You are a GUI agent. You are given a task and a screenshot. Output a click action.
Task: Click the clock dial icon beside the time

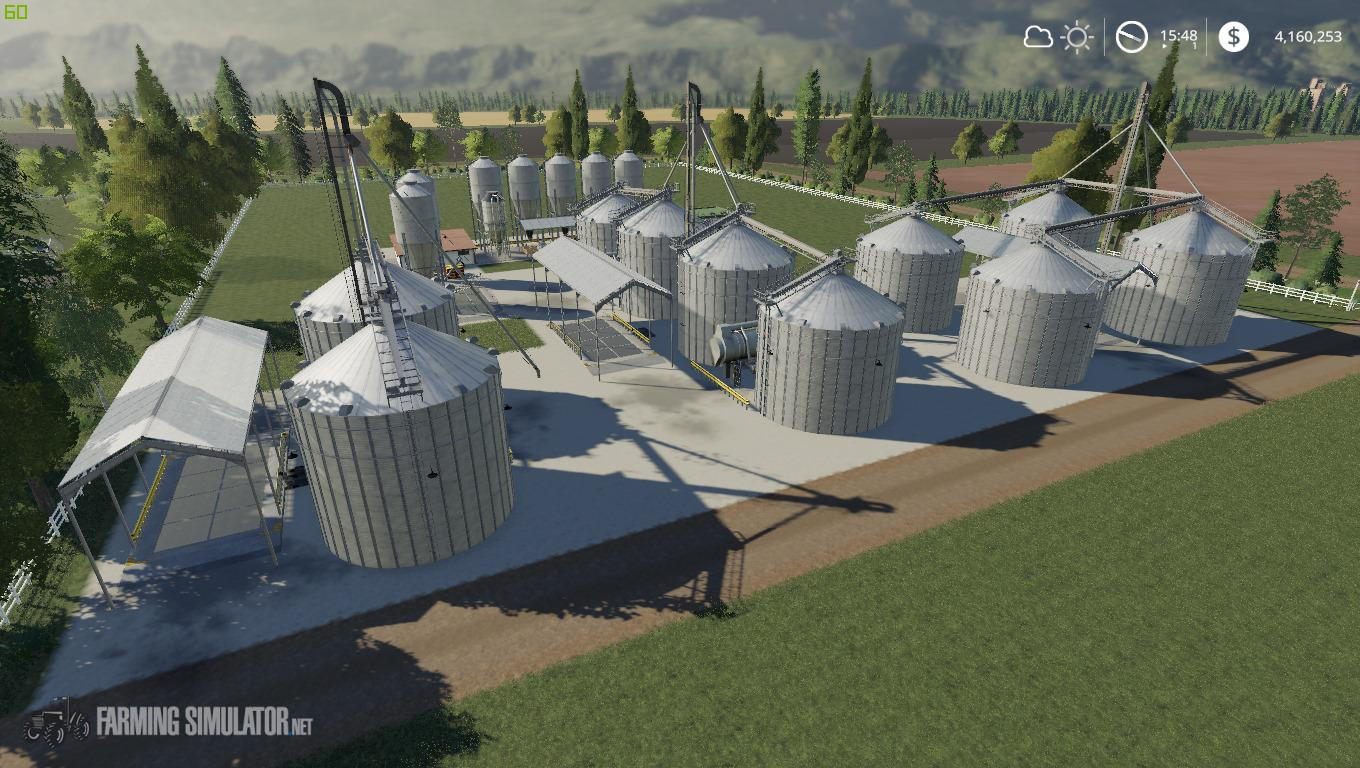pos(1131,37)
